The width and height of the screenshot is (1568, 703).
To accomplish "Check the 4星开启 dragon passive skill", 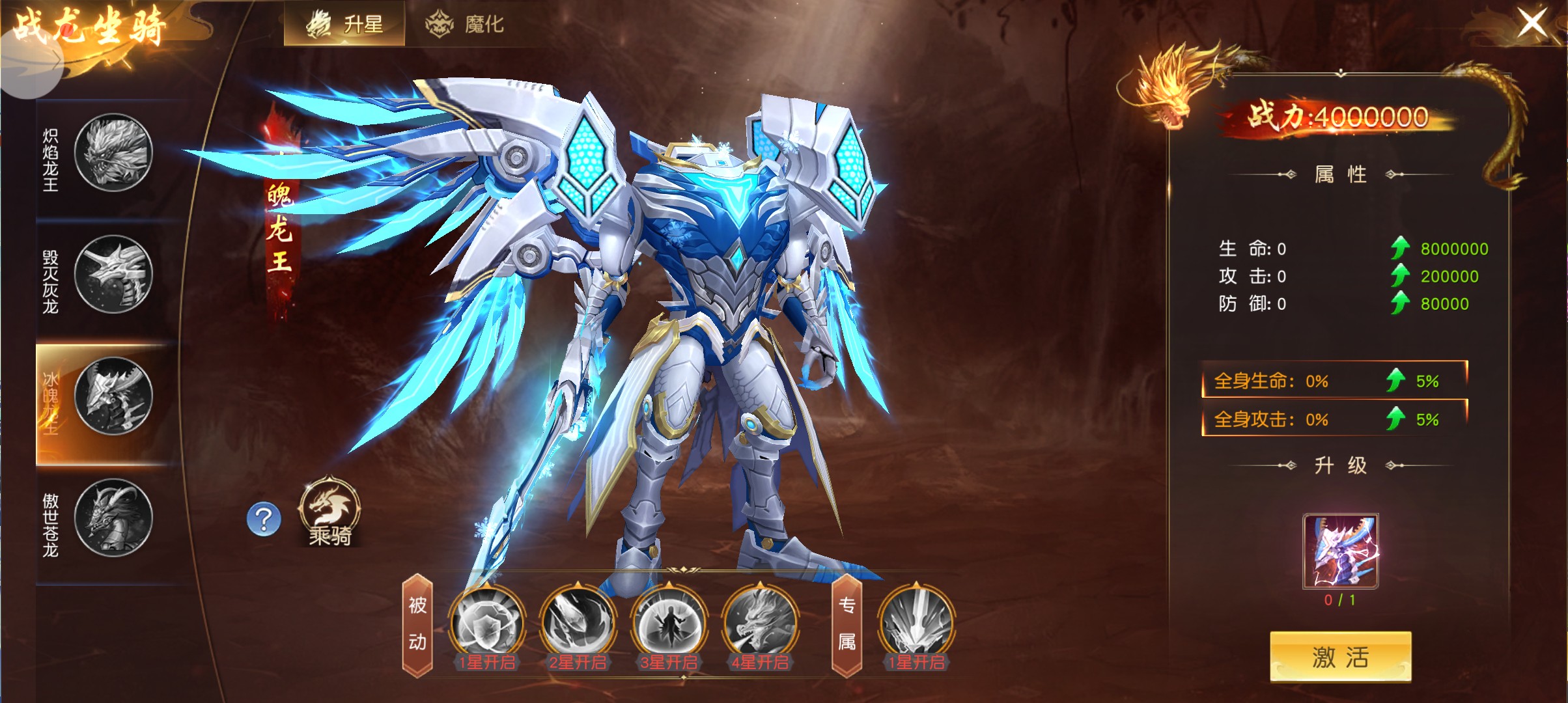I will 760,624.
